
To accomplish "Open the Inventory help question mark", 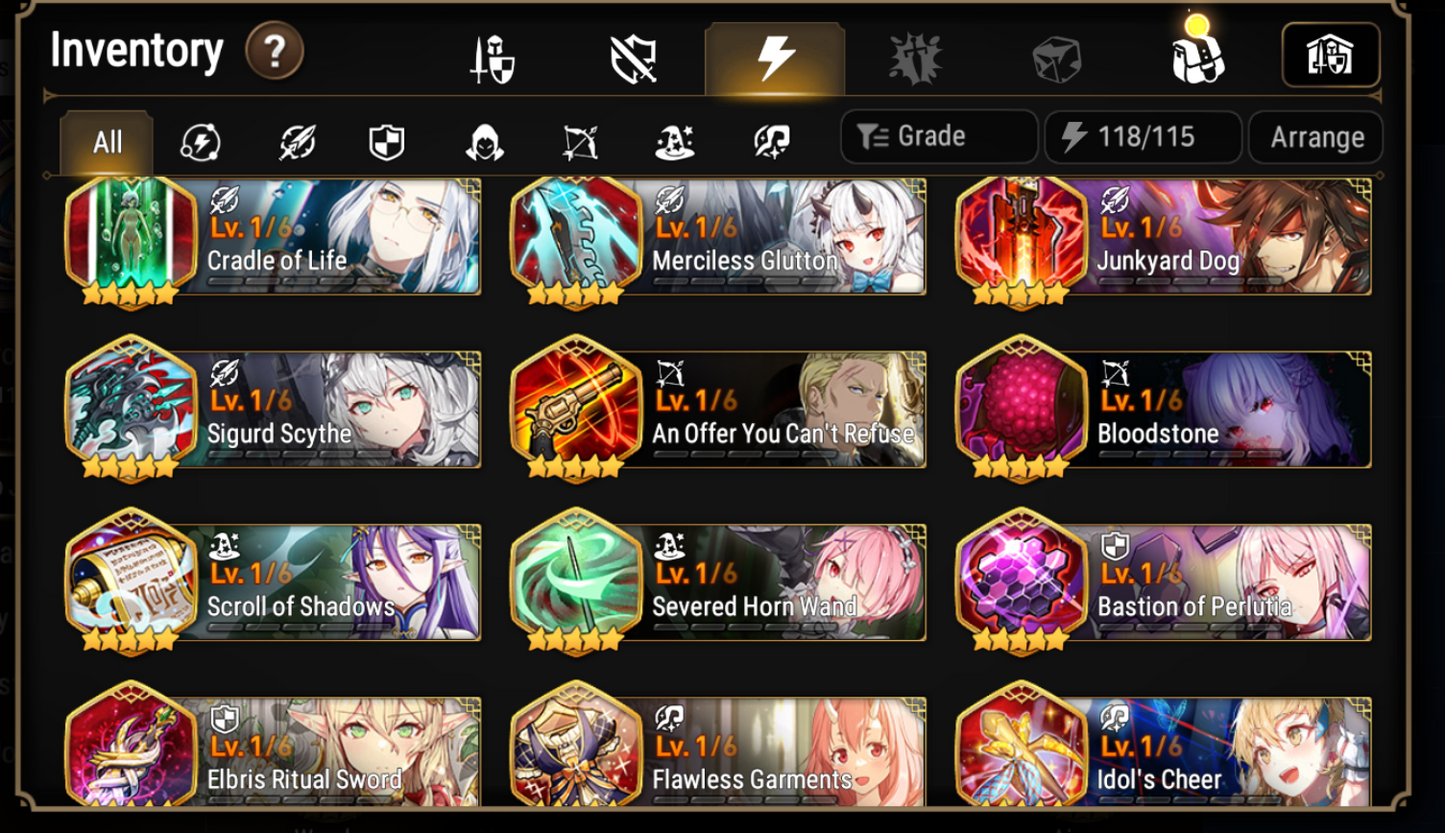I will (x=276, y=51).
